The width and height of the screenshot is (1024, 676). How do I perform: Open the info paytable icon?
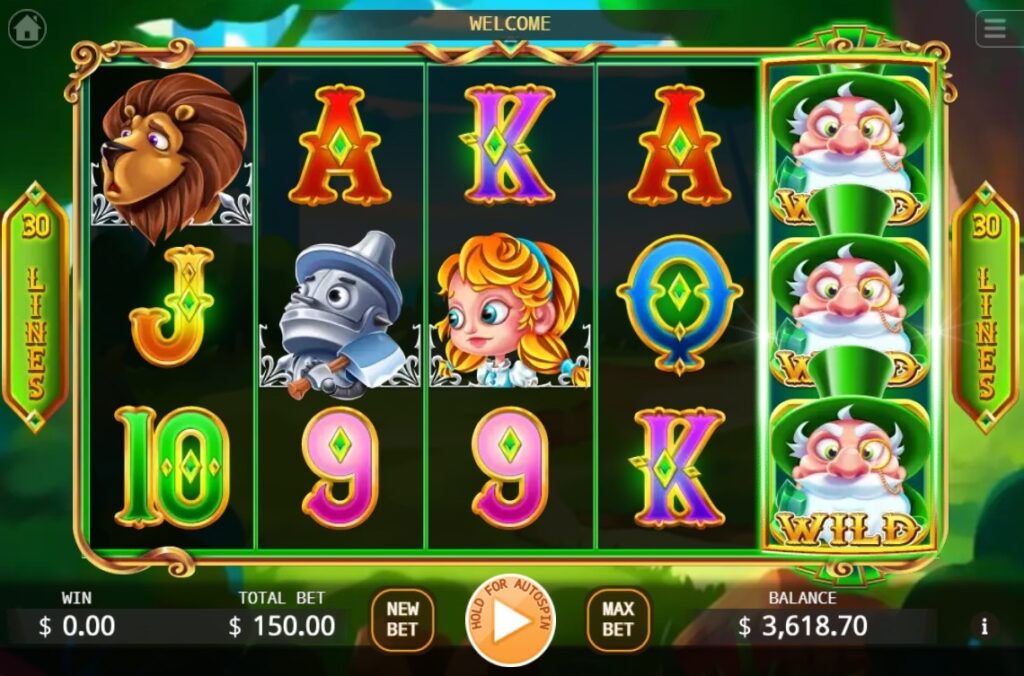point(985,626)
